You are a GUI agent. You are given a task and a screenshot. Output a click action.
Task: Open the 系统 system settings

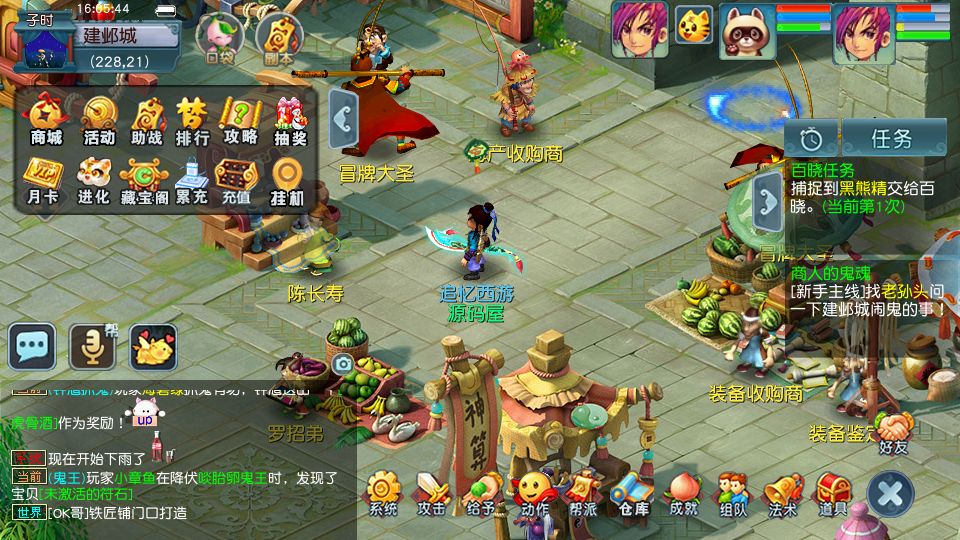pos(383,494)
